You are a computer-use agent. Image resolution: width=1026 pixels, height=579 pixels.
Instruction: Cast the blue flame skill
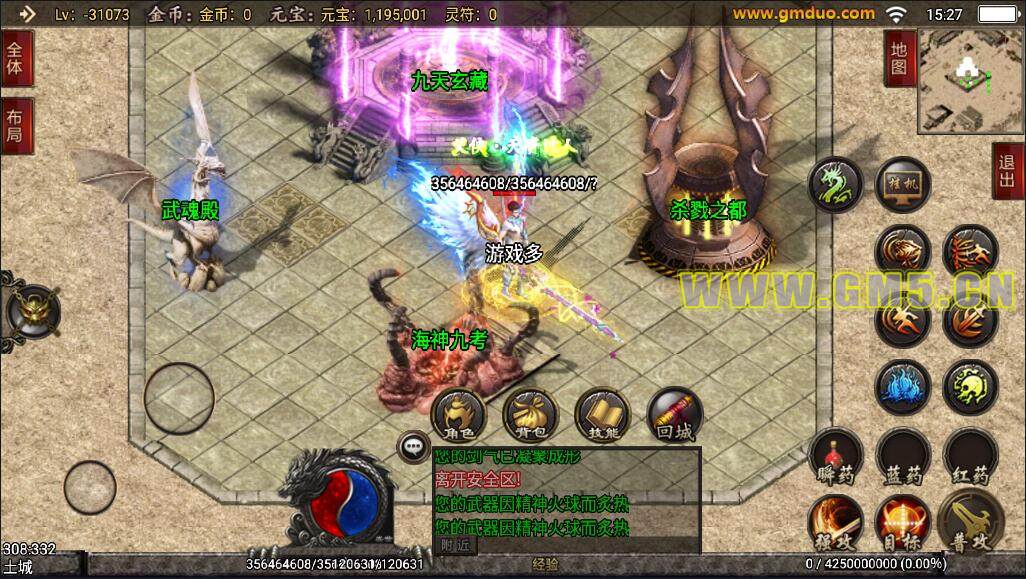pos(903,387)
